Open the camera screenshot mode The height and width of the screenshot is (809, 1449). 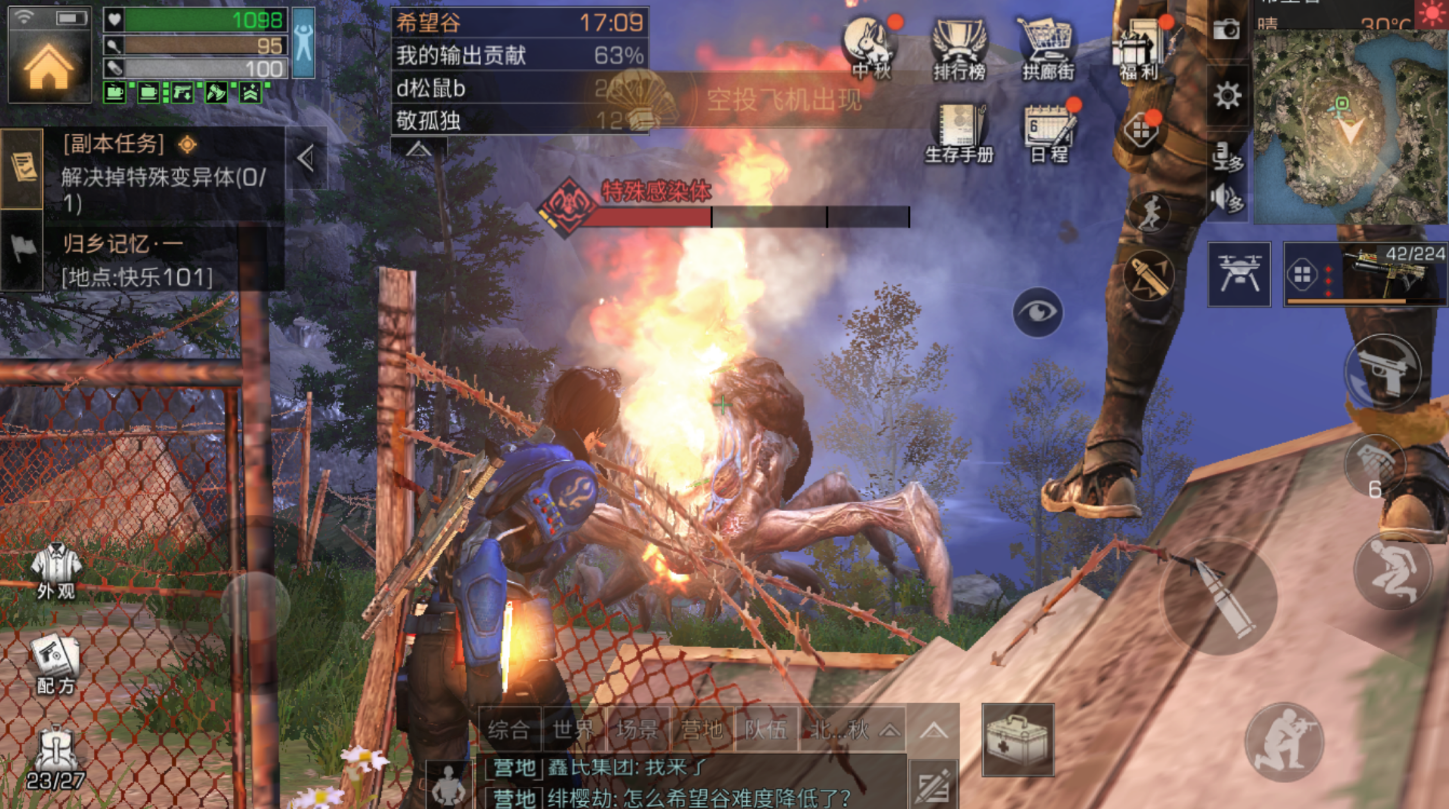pyautogui.click(x=1226, y=30)
